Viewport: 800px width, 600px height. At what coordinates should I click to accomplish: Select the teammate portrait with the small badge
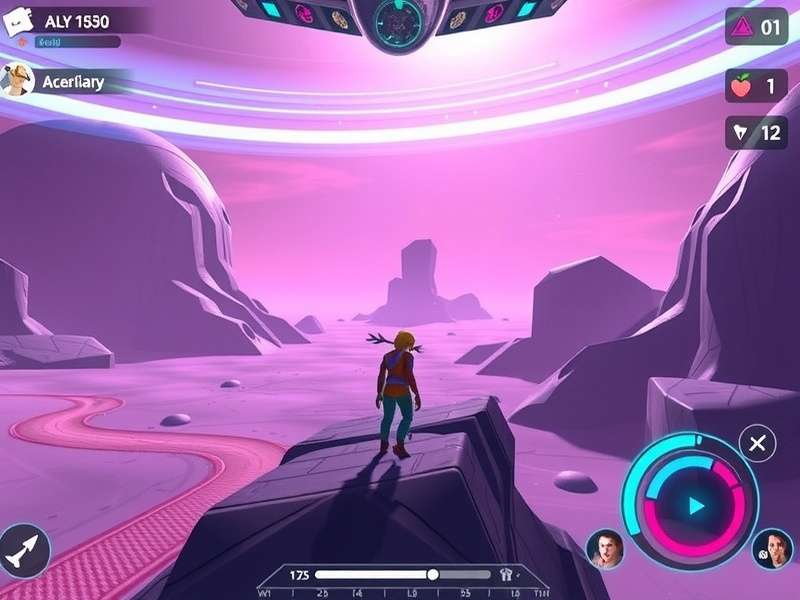[772, 549]
